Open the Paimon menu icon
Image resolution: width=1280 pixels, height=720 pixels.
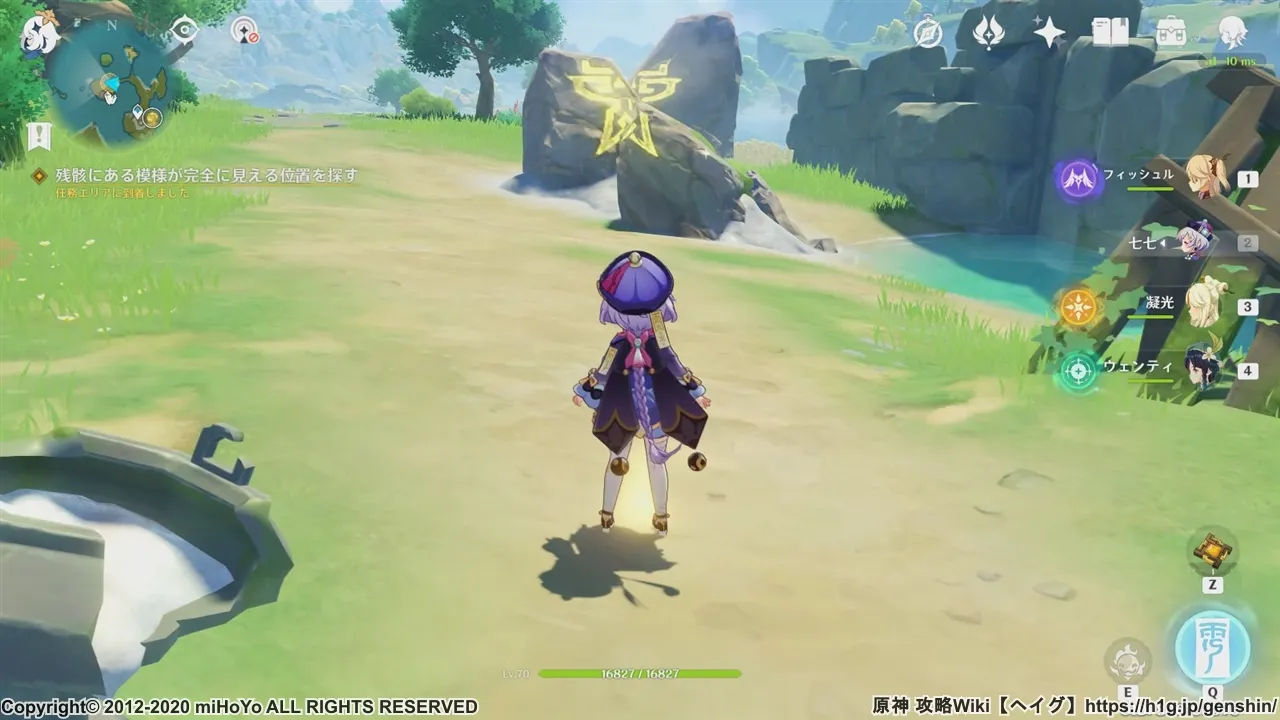(40, 36)
